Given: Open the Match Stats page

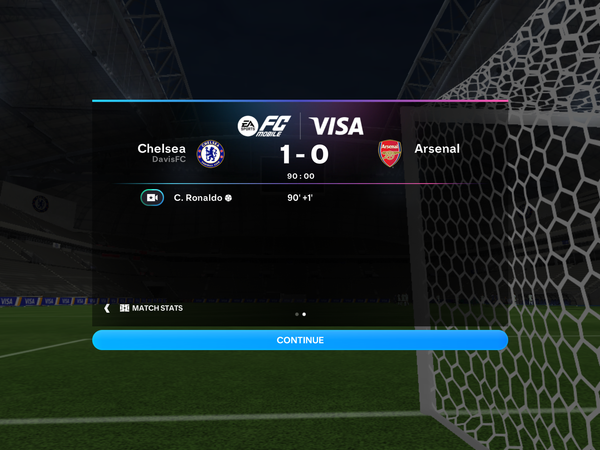Looking at the screenshot, I should tap(150, 308).
